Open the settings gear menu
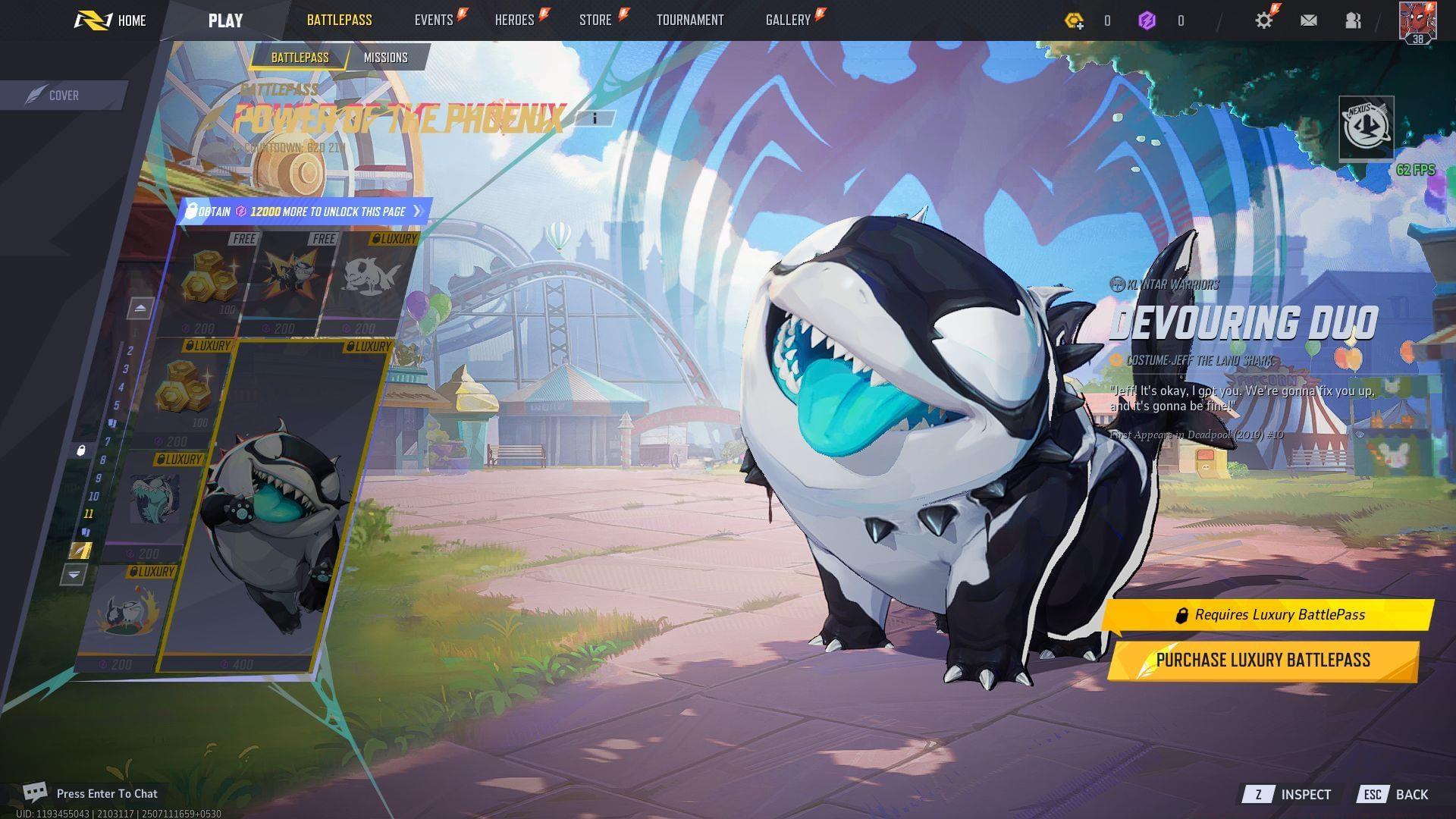The width and height of the screenshot is (1456, 819). [1263, 20]
